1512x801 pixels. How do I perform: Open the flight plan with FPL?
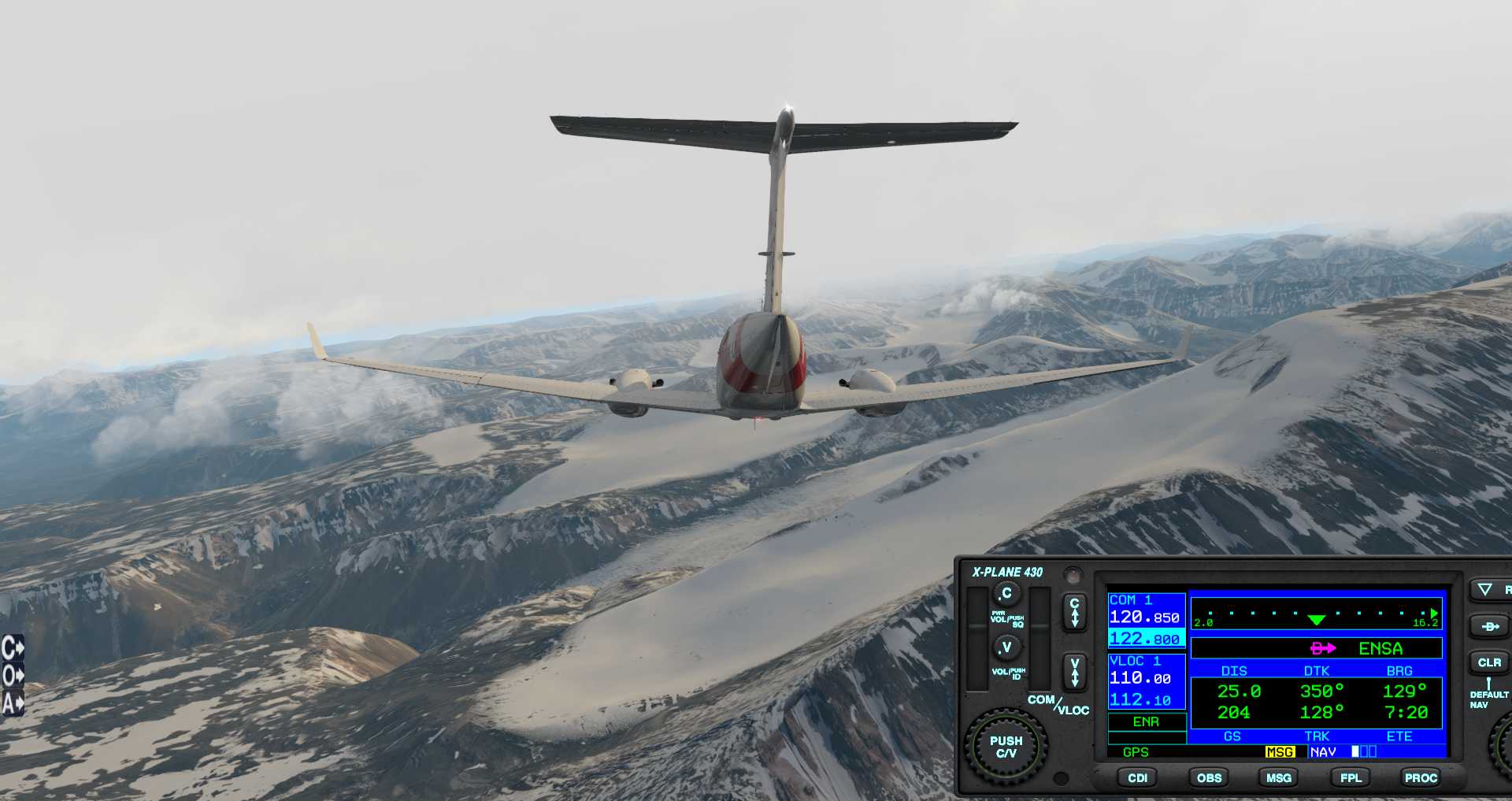tap(1351, 777)
